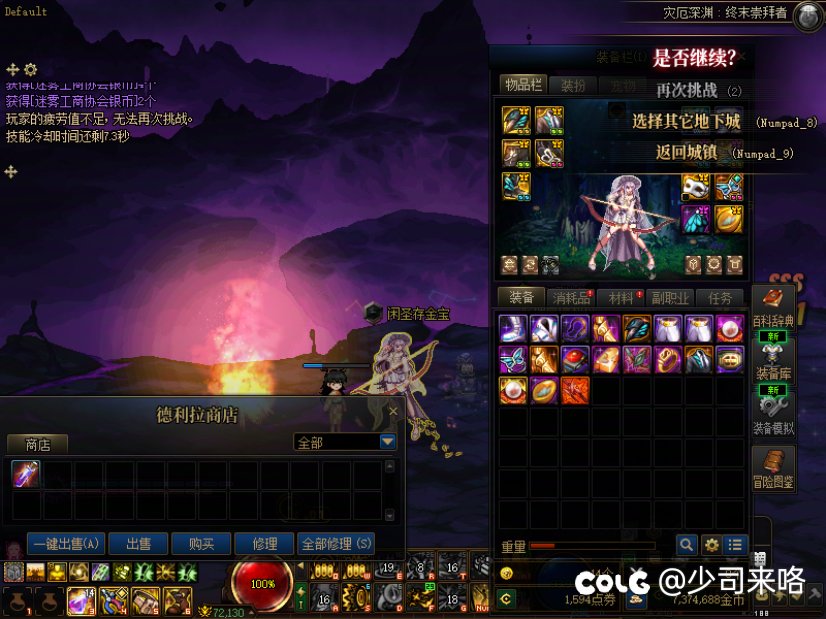The width and height of the screenshot is (826, 619).
Task: Click the 一键出售 sell-all button
Action: (x=66, y=544)
